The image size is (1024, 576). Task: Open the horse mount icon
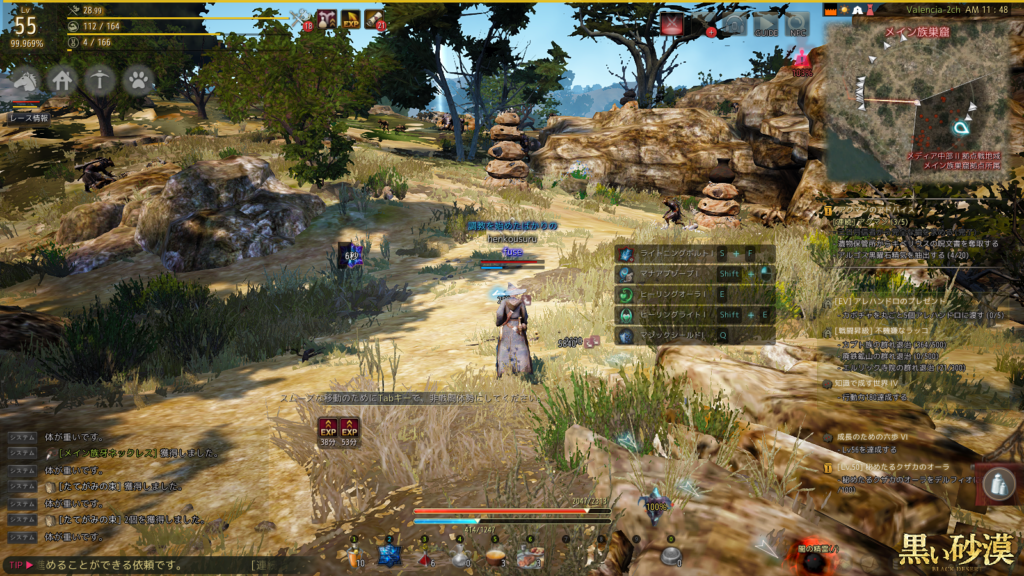coord(25,80)
